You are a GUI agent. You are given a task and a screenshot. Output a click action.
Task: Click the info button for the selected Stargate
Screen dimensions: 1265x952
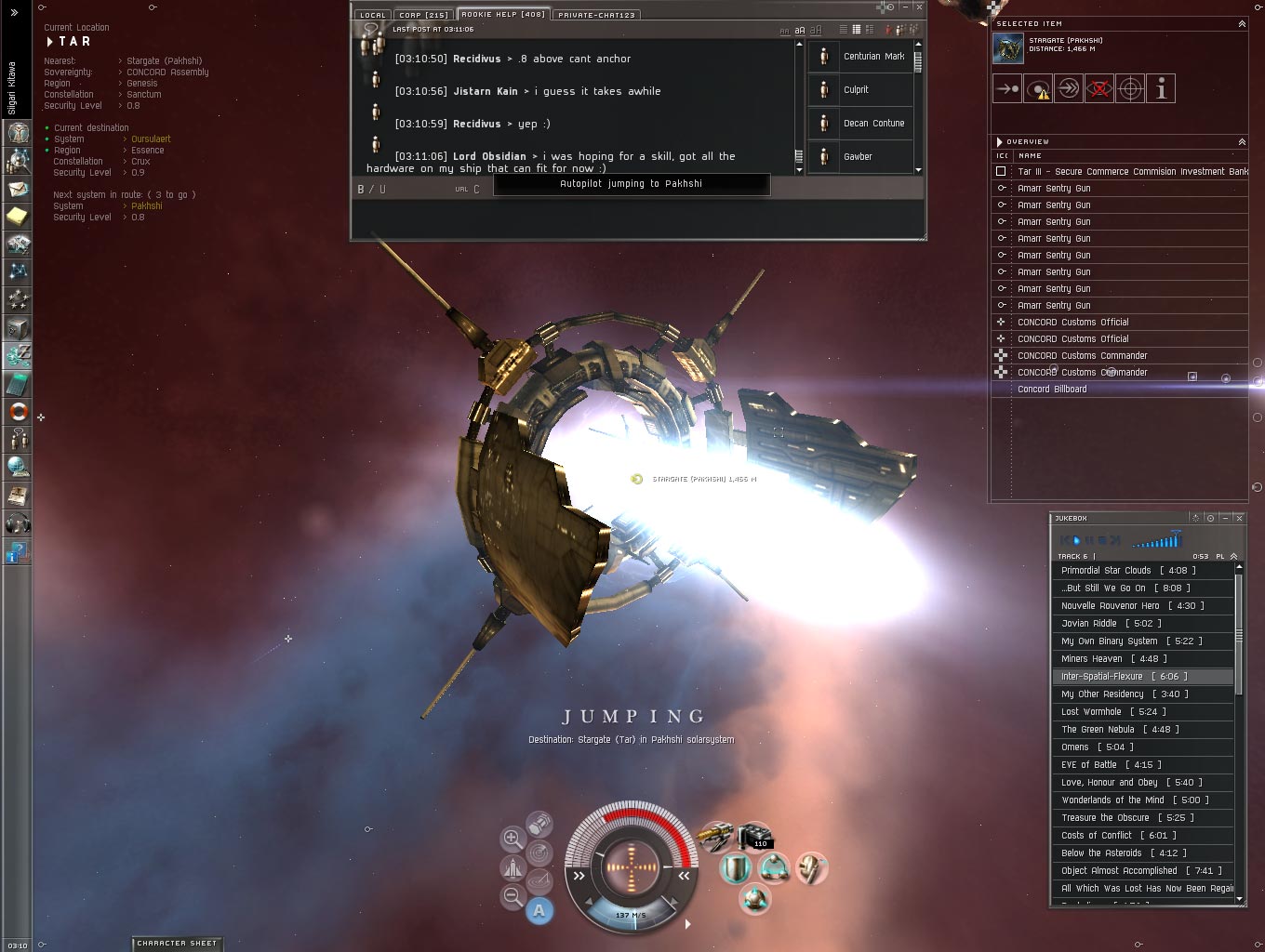pyautogui.click(x=1161, y=89)
